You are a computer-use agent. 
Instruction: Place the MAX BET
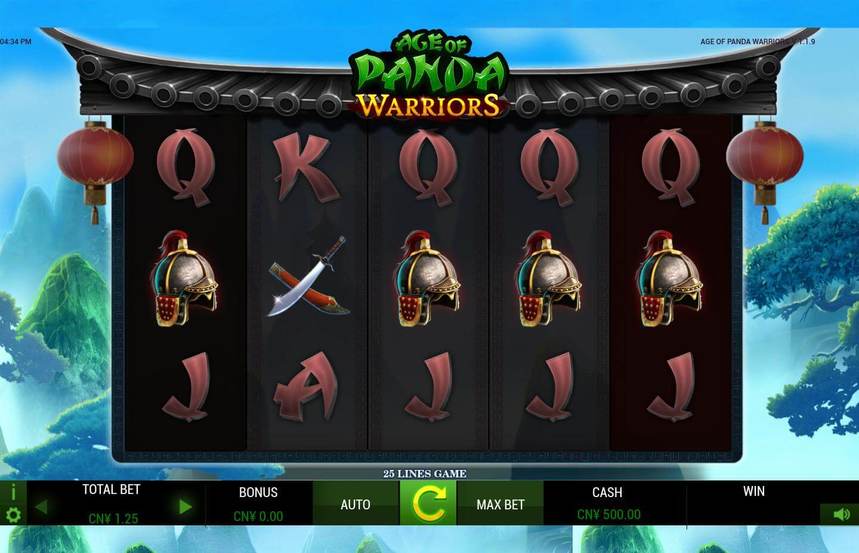[x=500, y=504]
